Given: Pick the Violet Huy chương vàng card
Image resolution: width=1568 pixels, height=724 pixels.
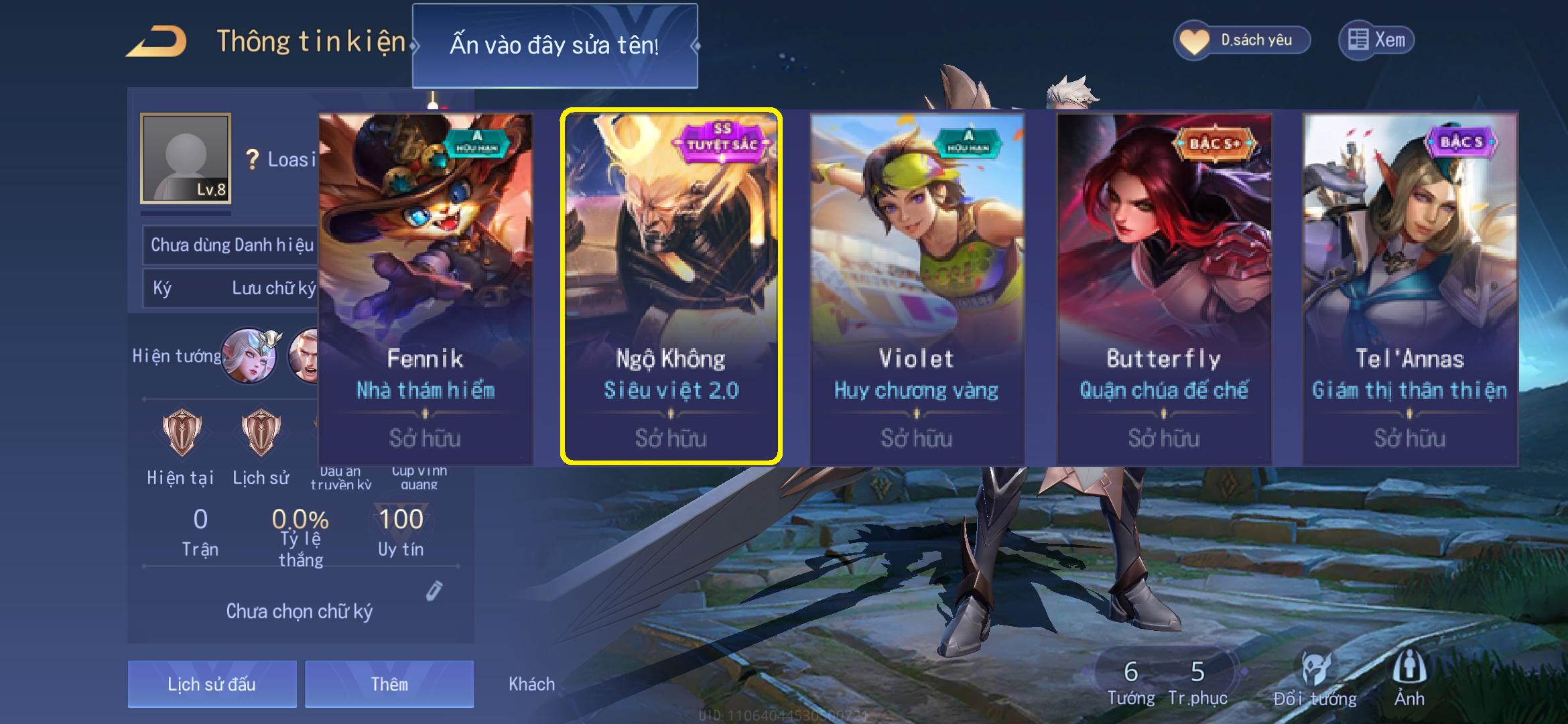Looking at the screenshot, I should click(917, 288).
